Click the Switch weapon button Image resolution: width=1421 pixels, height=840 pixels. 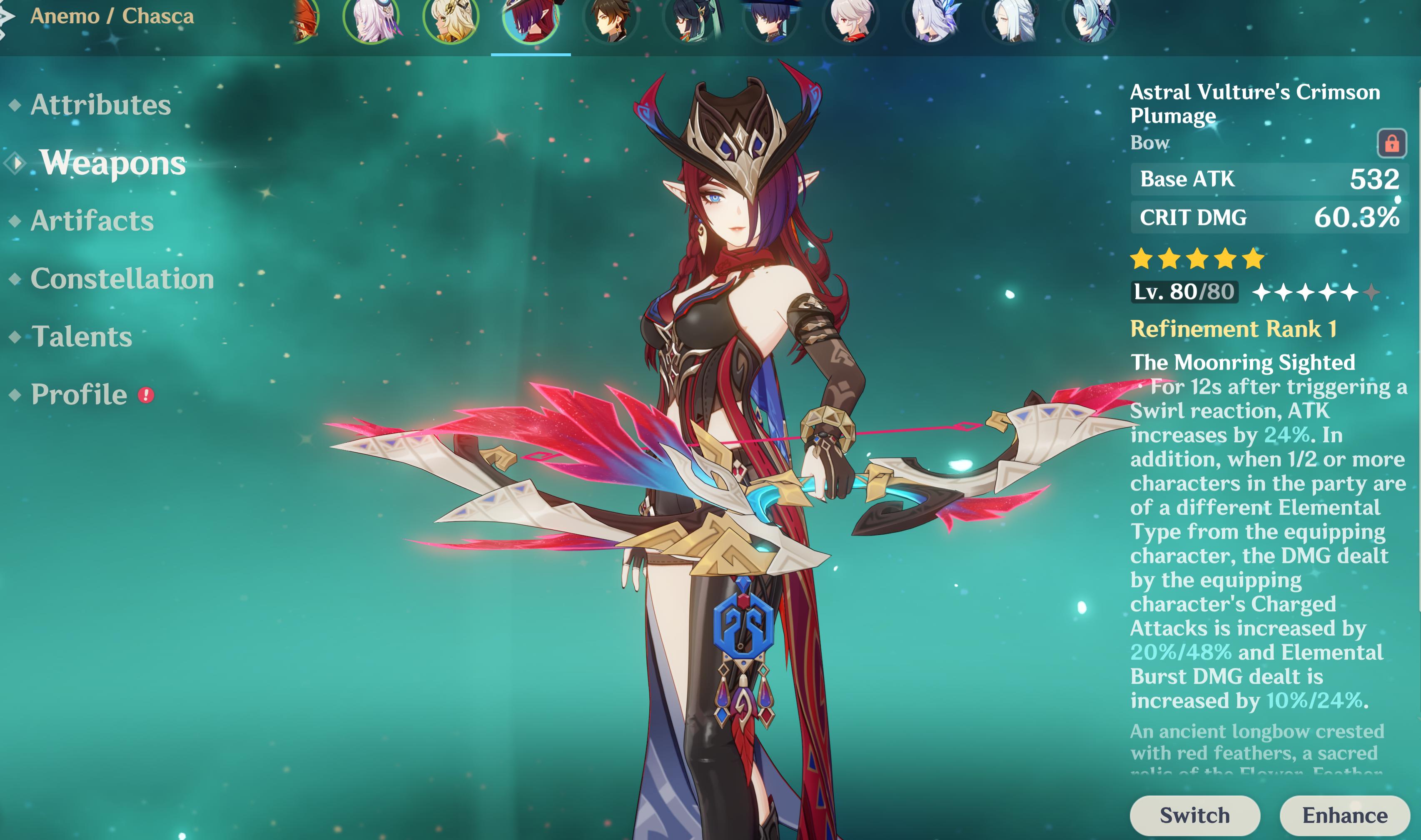coord(1194,815)
